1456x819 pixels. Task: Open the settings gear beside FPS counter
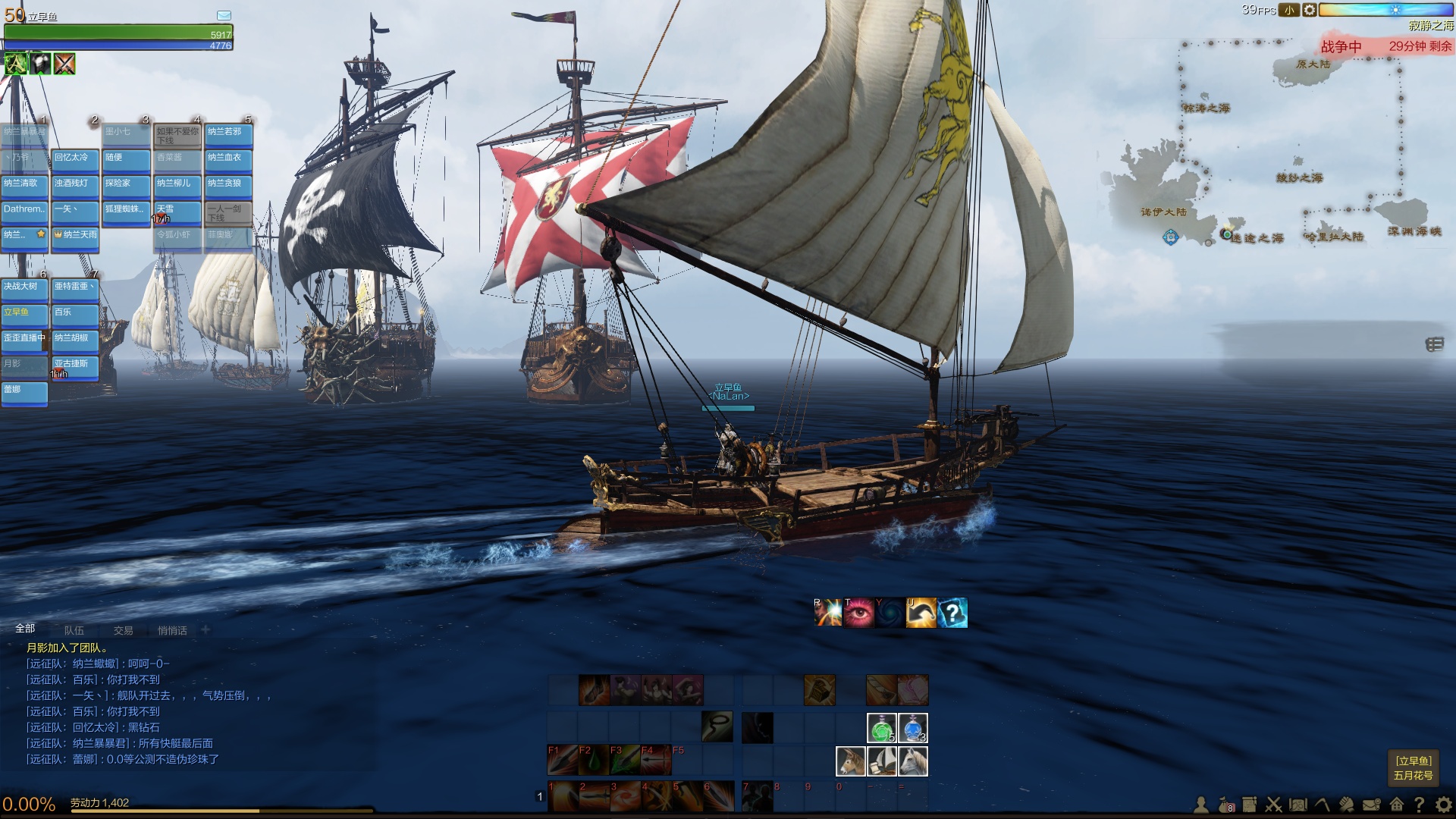pos(1309,10)
